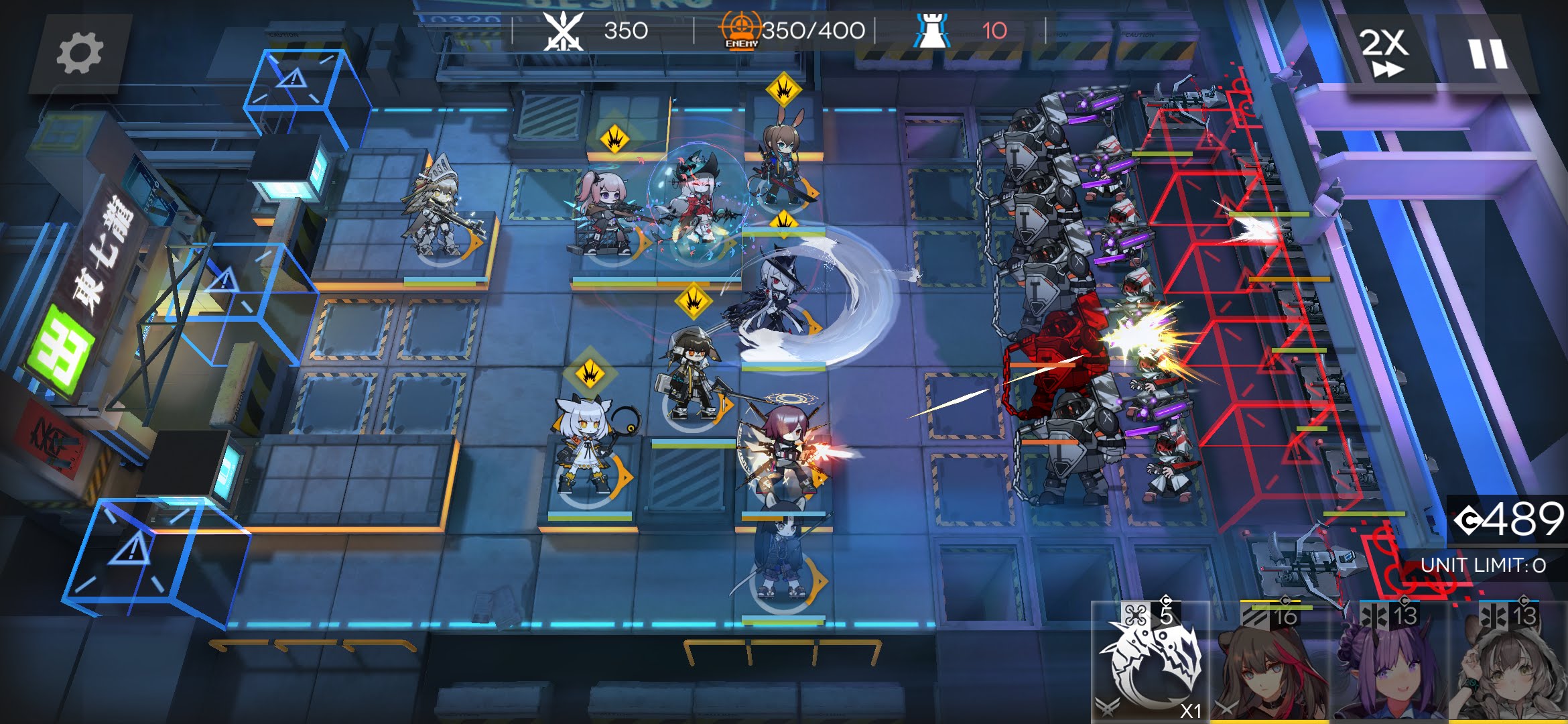Activate skill-ready marker above bunny-eared Amiya

[783, 89]
